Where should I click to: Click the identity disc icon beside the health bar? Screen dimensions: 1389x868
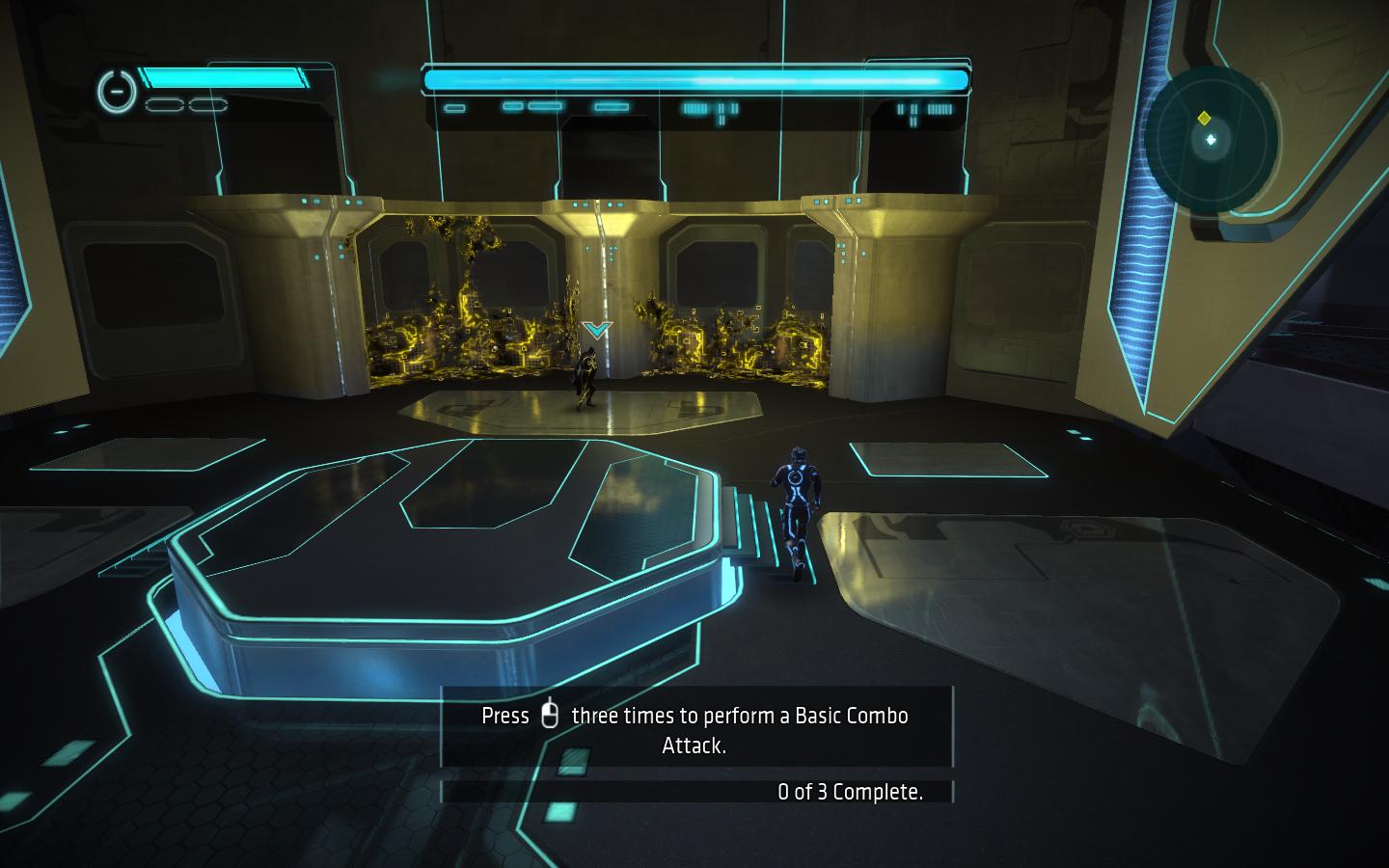point(116,91)
